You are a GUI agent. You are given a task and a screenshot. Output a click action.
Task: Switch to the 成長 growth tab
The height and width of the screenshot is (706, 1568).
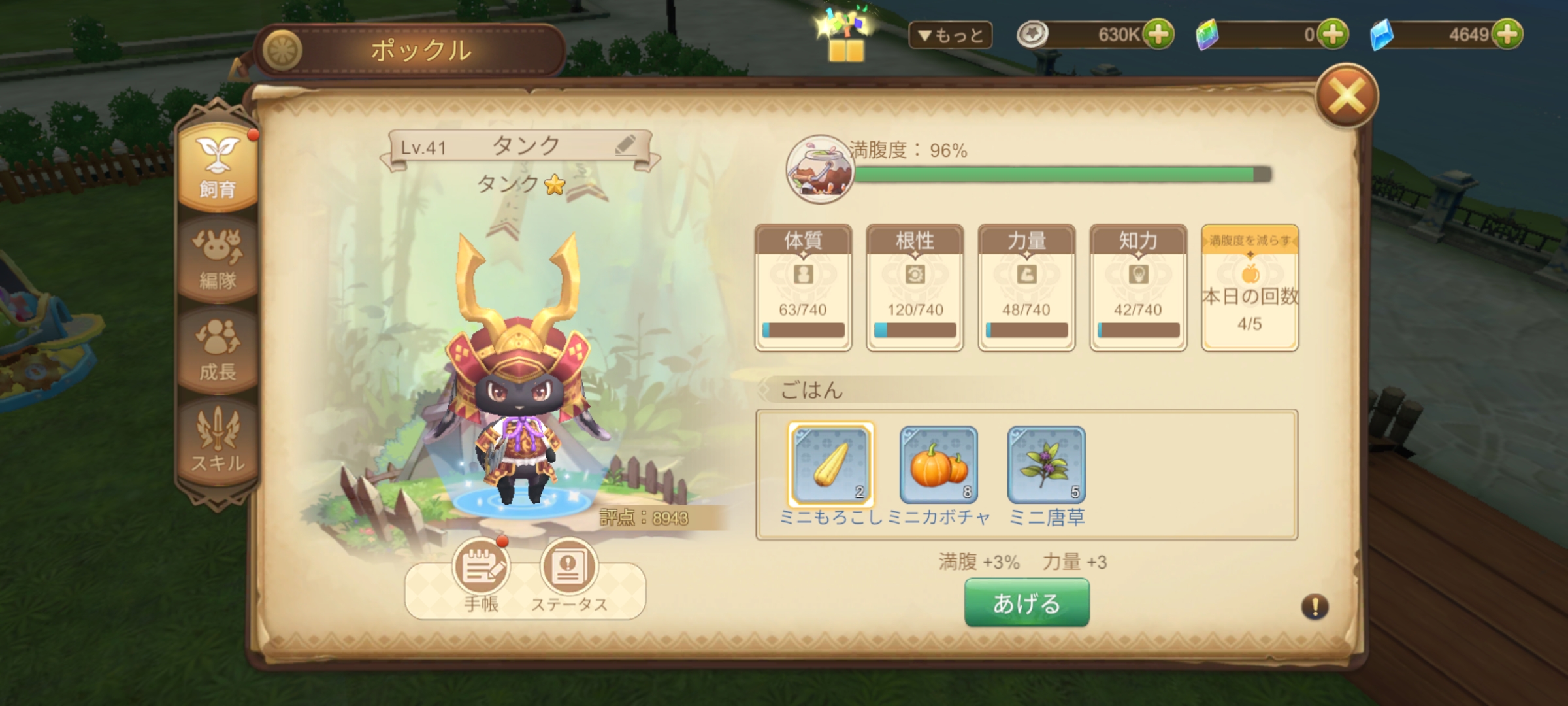[218, 350]
